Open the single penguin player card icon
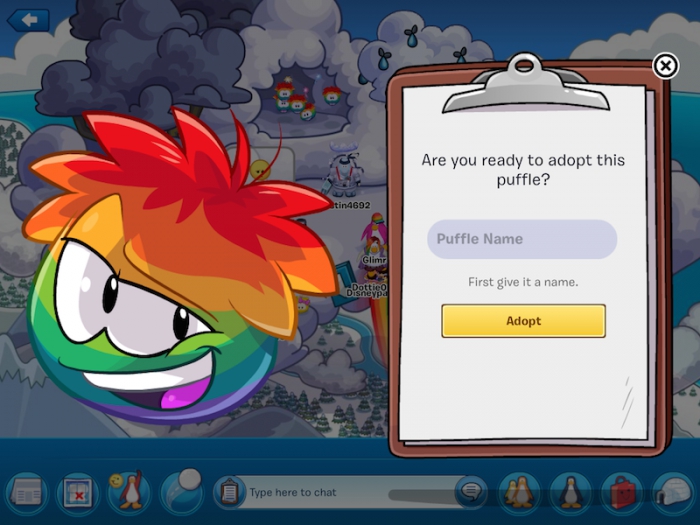 point(571,492)
